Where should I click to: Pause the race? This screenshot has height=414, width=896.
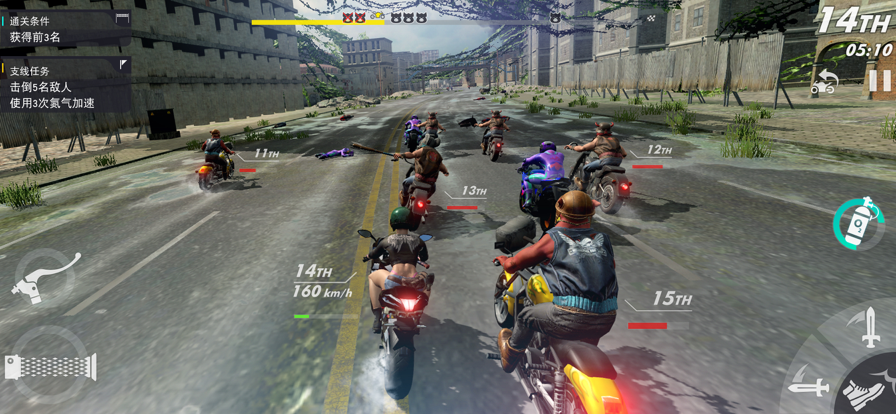(x=878, y=80)
